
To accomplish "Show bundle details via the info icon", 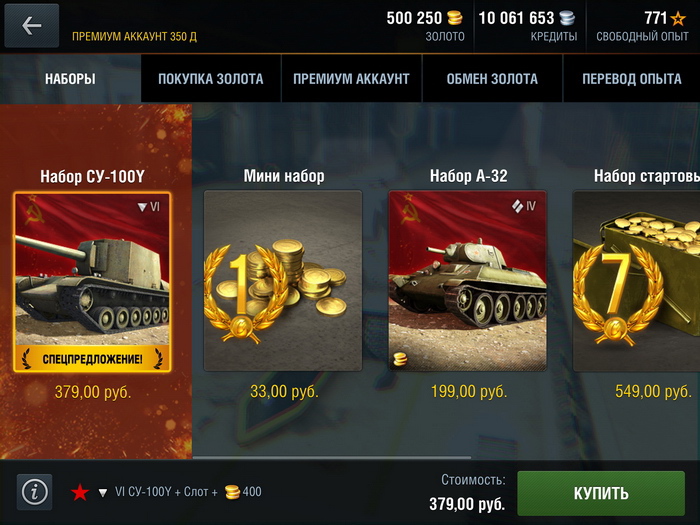I will tap(35, 492).
